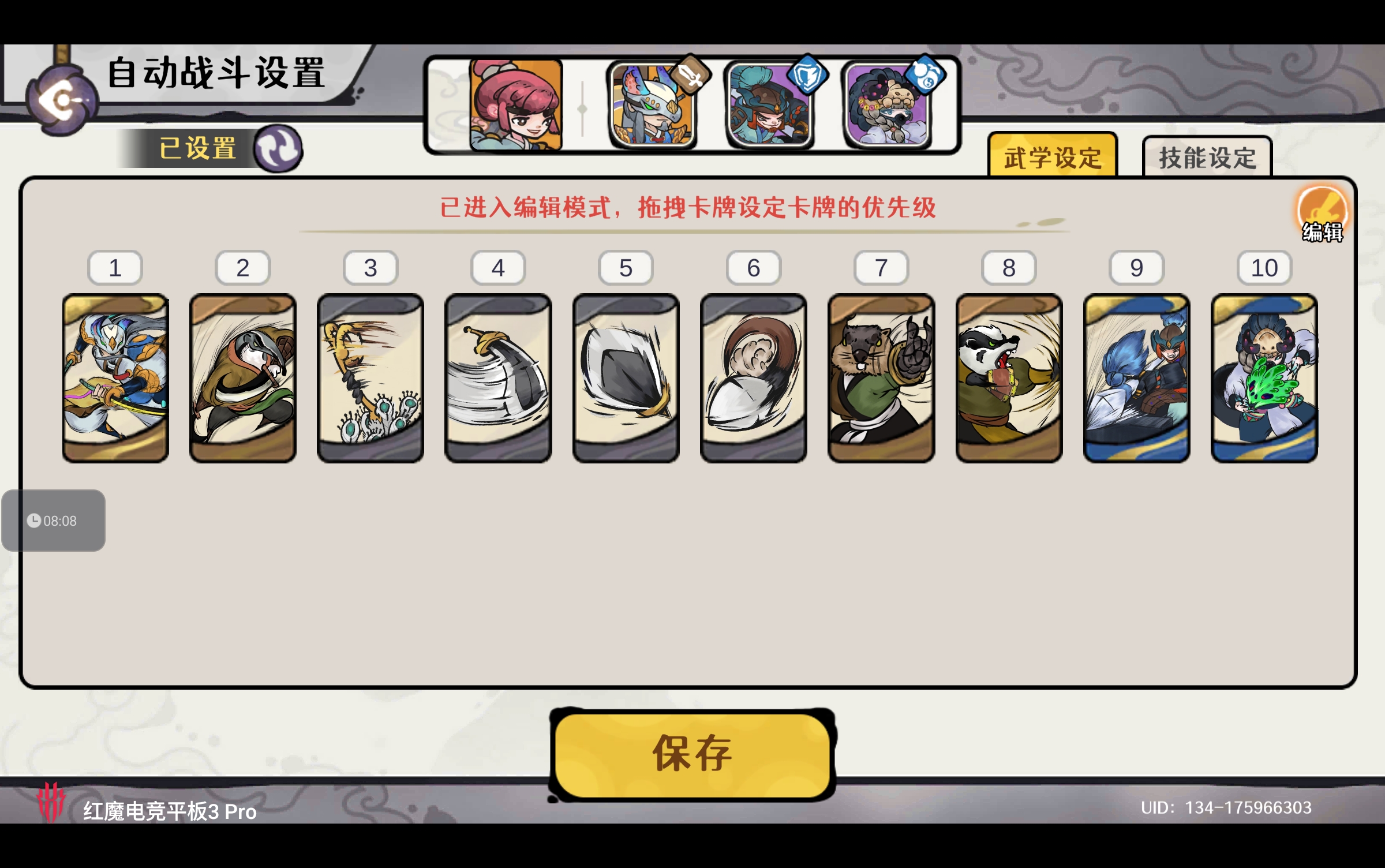The image size is (1385, 868).
Task: Click the number badge above the fifth card
Action: pos(627,267)
